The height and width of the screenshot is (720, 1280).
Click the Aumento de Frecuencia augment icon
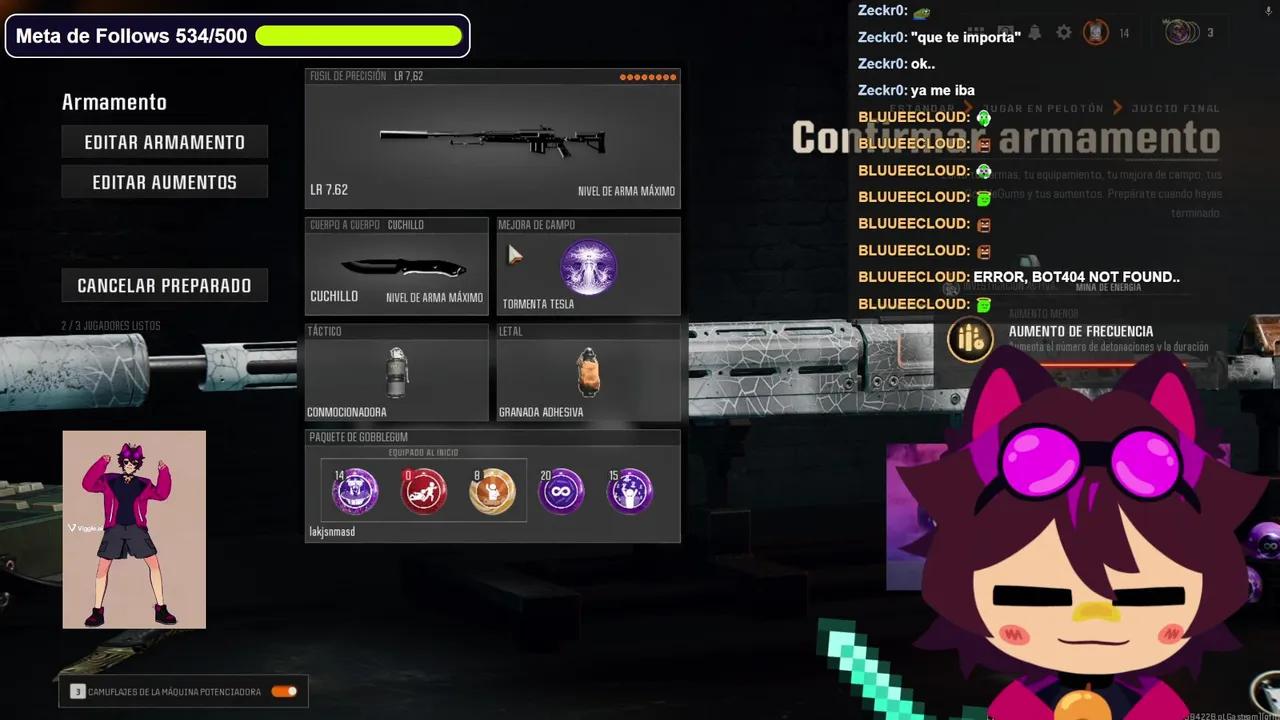pos(970,339)
